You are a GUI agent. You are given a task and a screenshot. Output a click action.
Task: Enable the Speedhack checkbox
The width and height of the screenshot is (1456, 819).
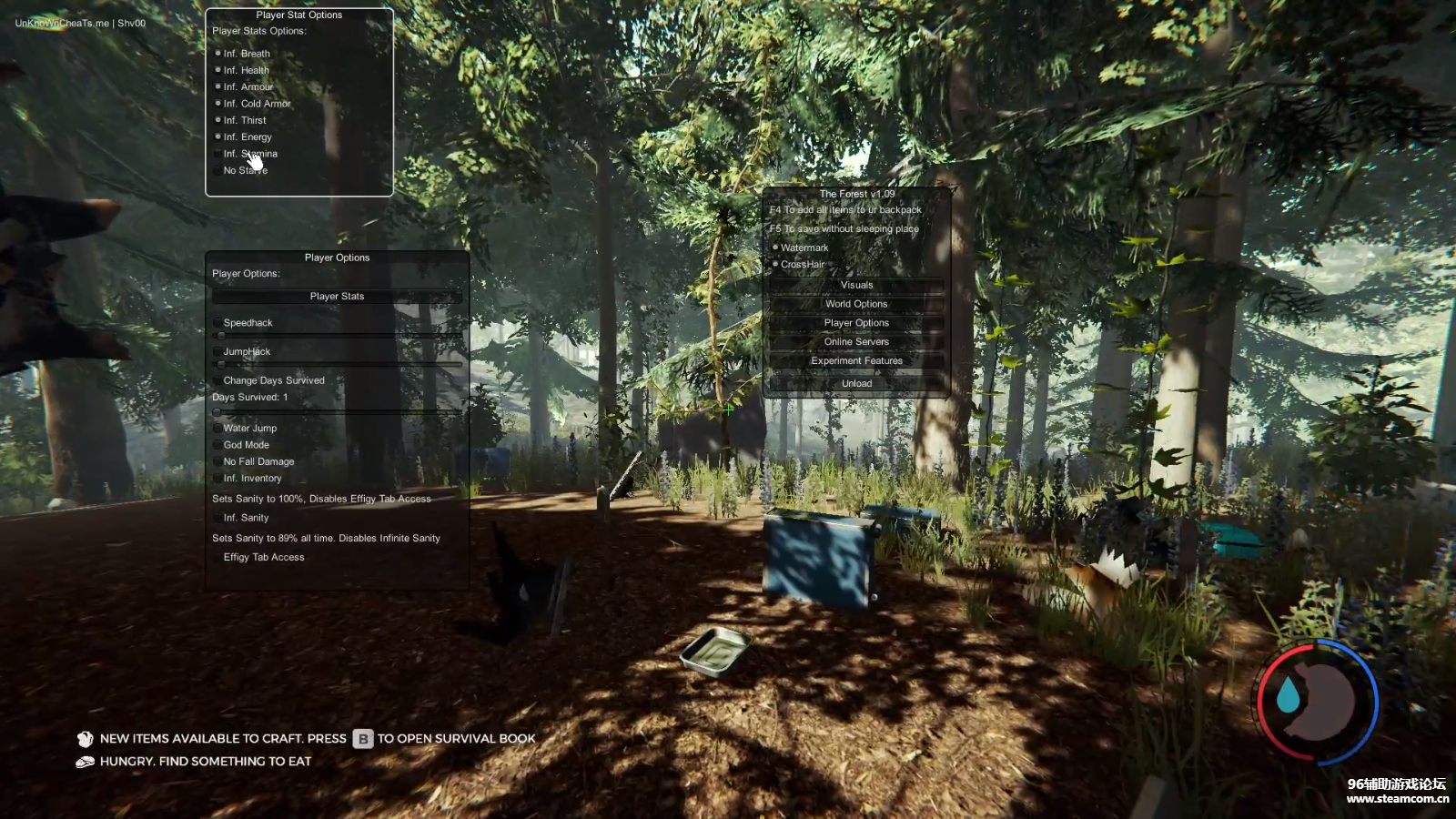pos(218,323)
